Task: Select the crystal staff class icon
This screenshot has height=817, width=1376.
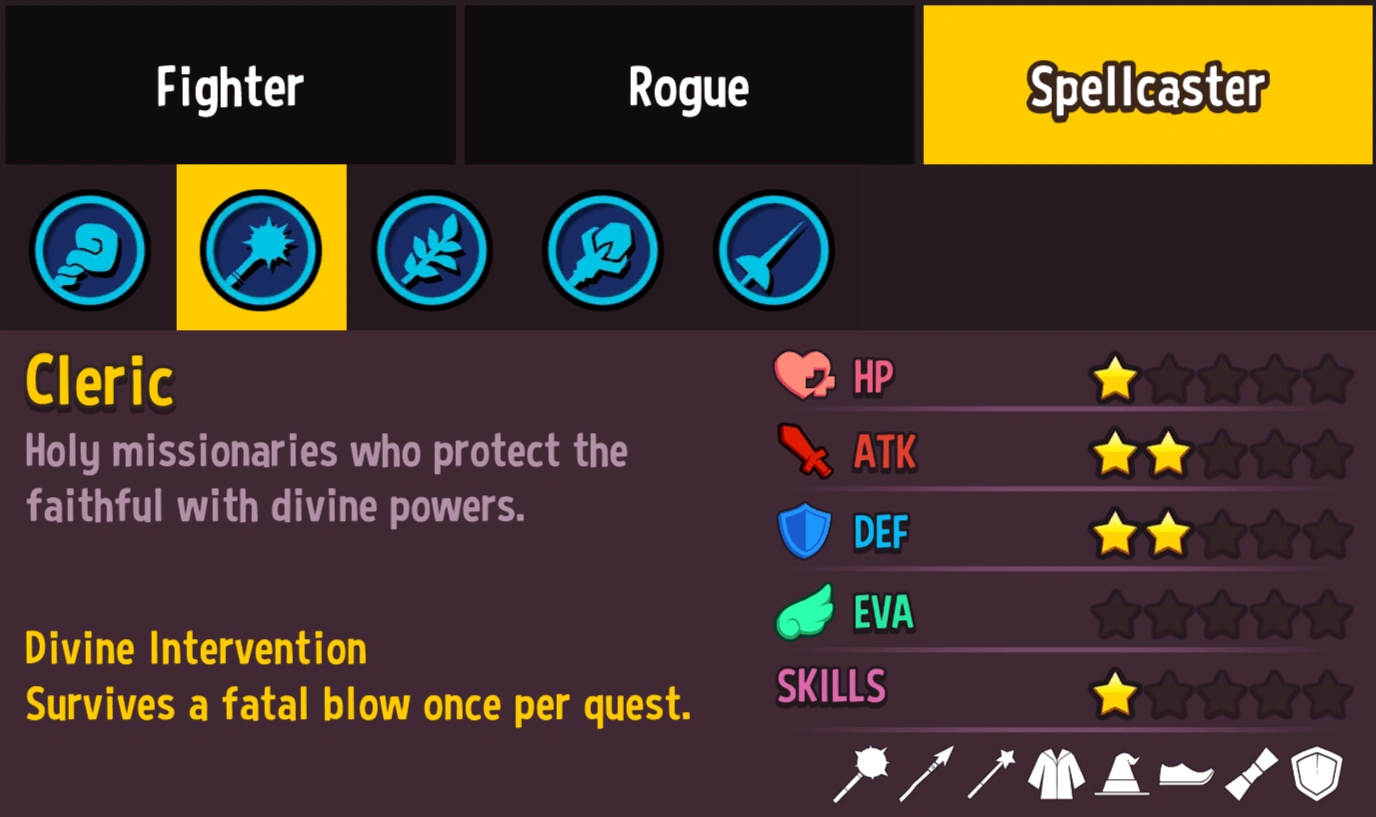Action: 601,250
